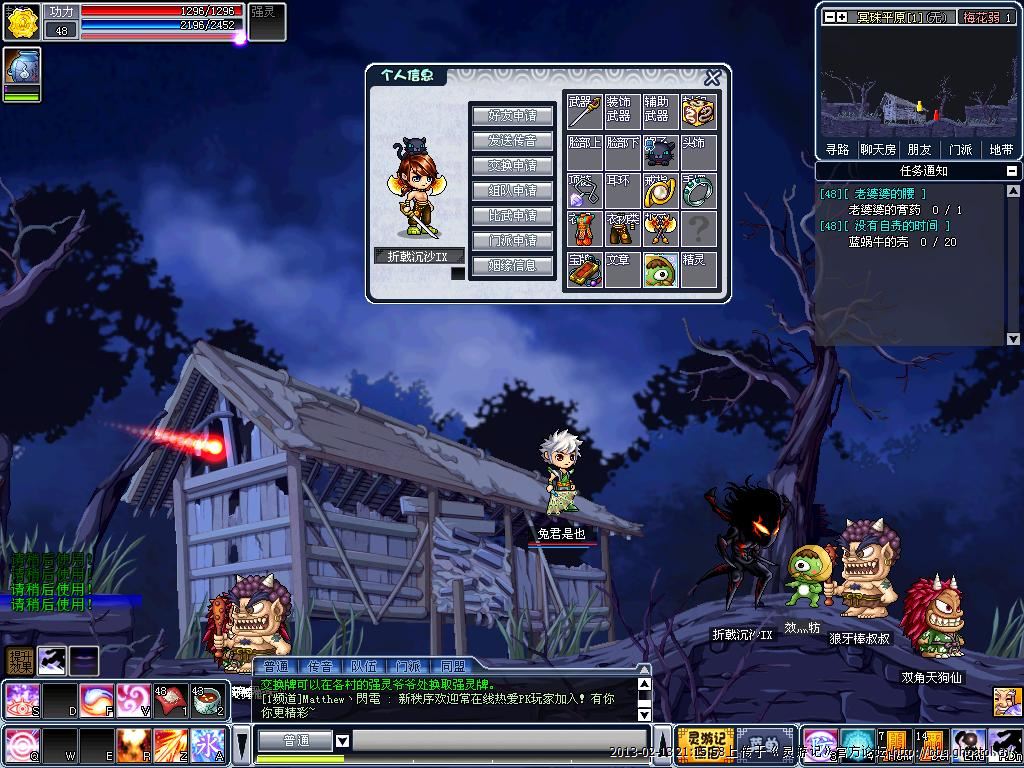The image size is (1024, 768).
Task: Switch chat to the 同盟 alliance tab
Action: point(452,666)
